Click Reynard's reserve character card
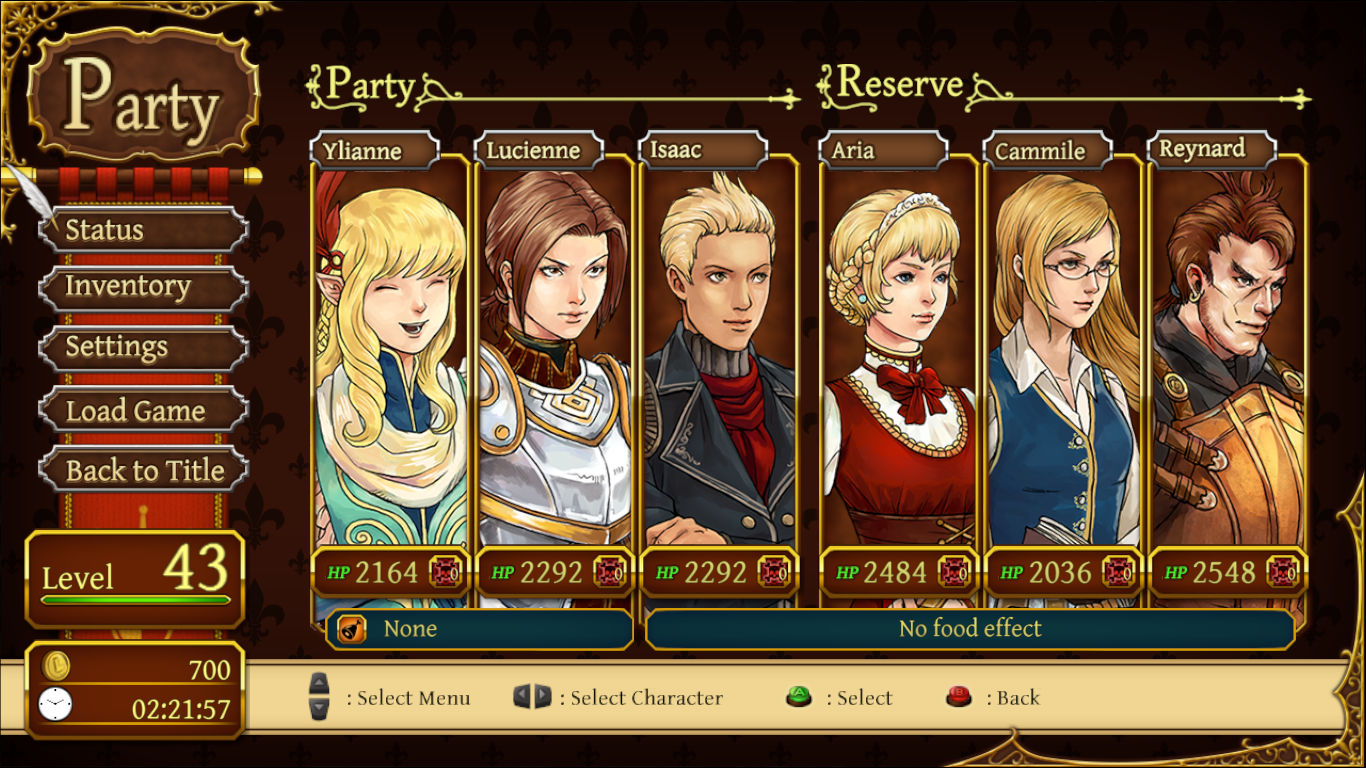The height and width of the screenshot is (768, 1366). point(1227,360)
